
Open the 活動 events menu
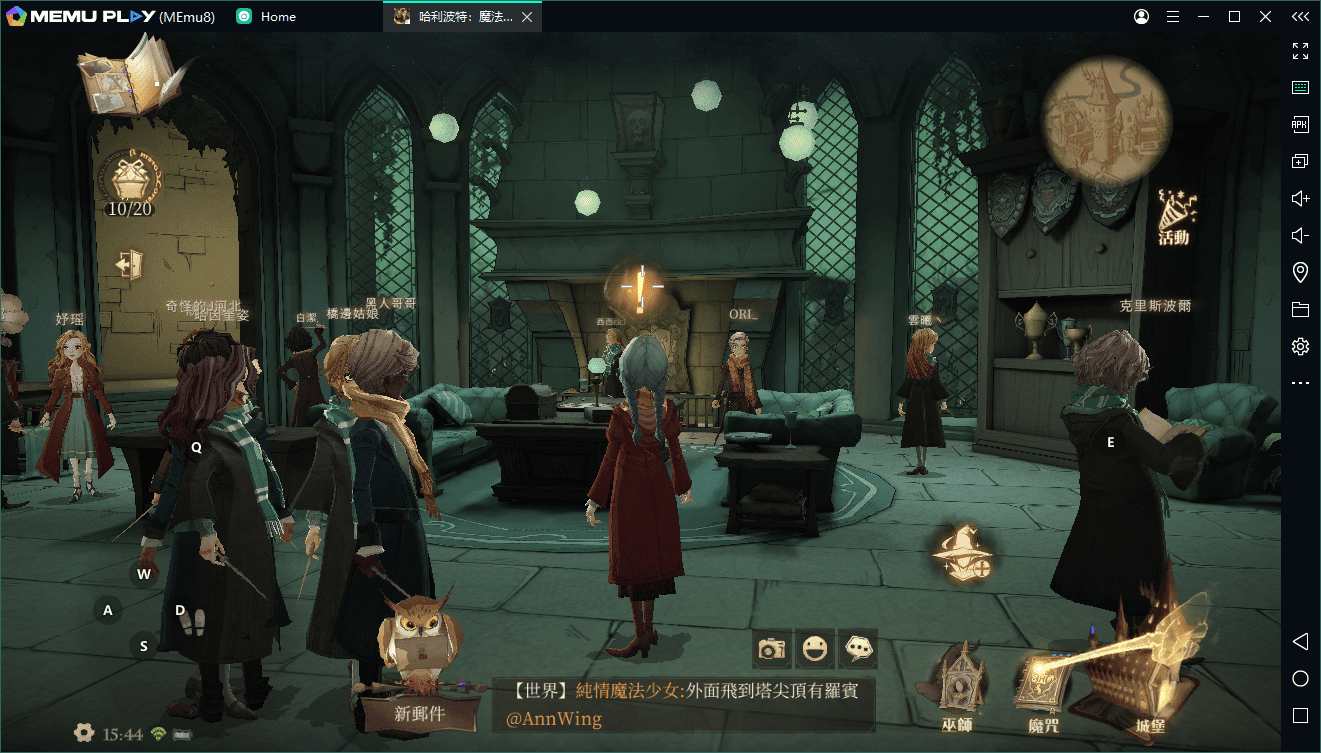[1176, 217]
